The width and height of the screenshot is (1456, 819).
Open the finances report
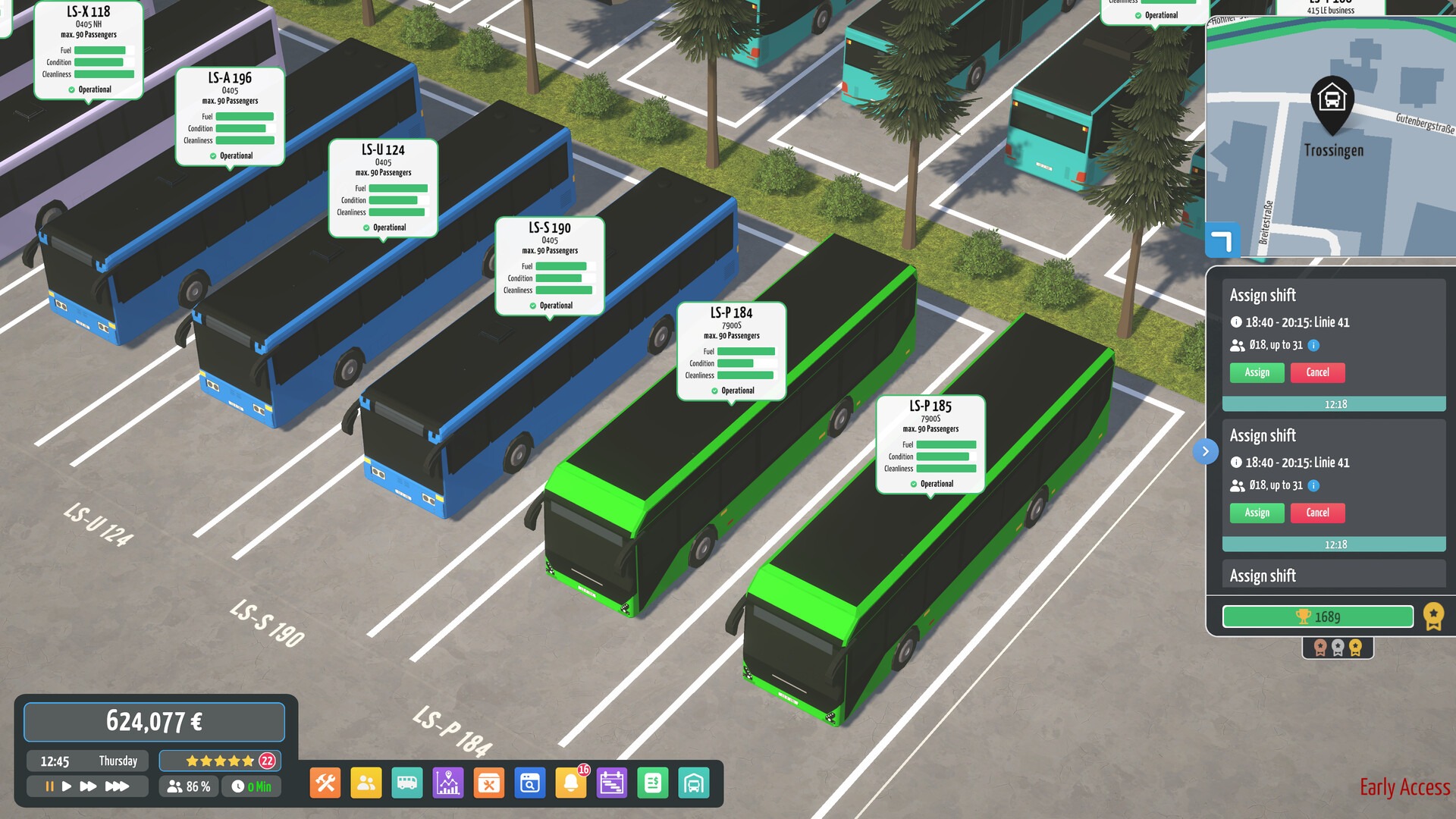(653, 783)
